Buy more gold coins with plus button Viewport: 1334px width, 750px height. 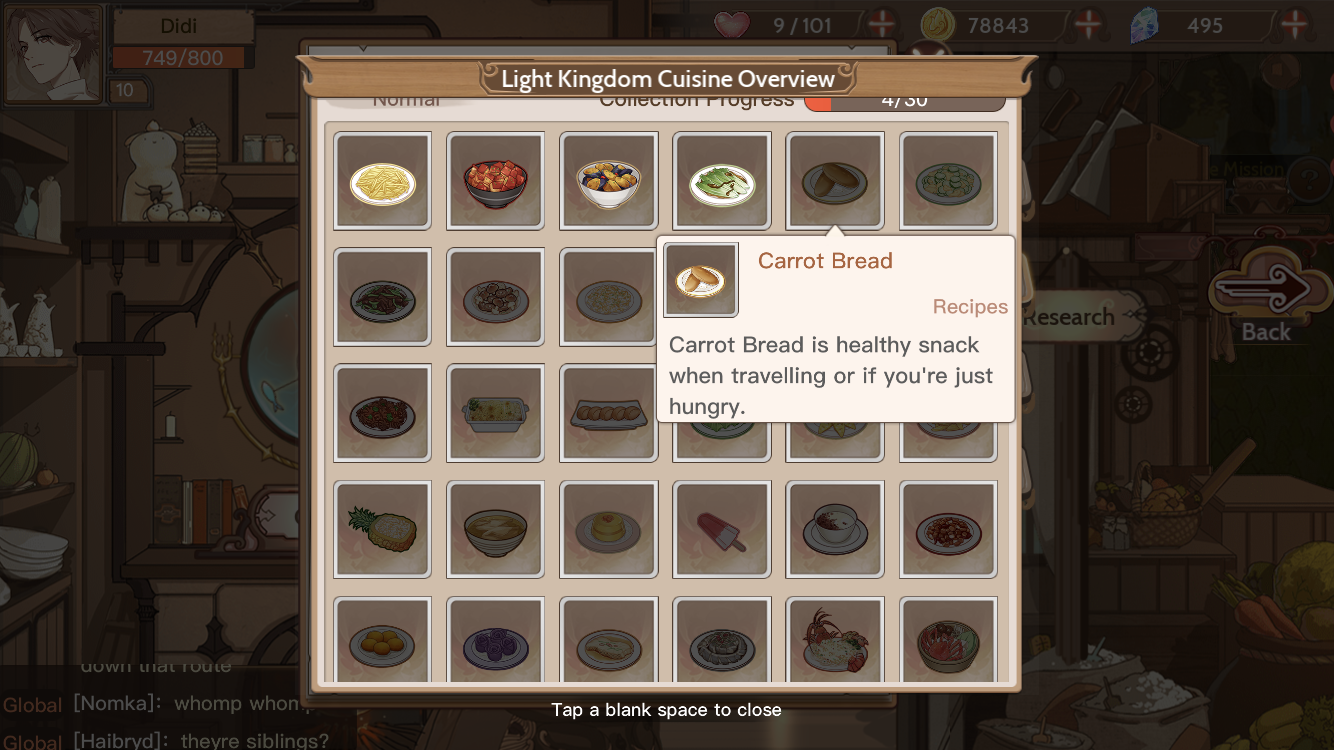(1088, 24)
